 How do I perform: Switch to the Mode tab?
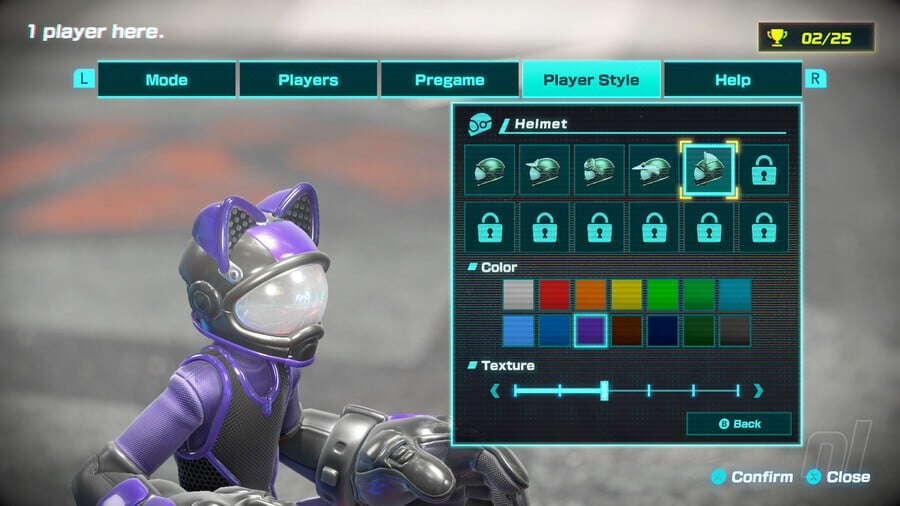[x=166, y=80]
